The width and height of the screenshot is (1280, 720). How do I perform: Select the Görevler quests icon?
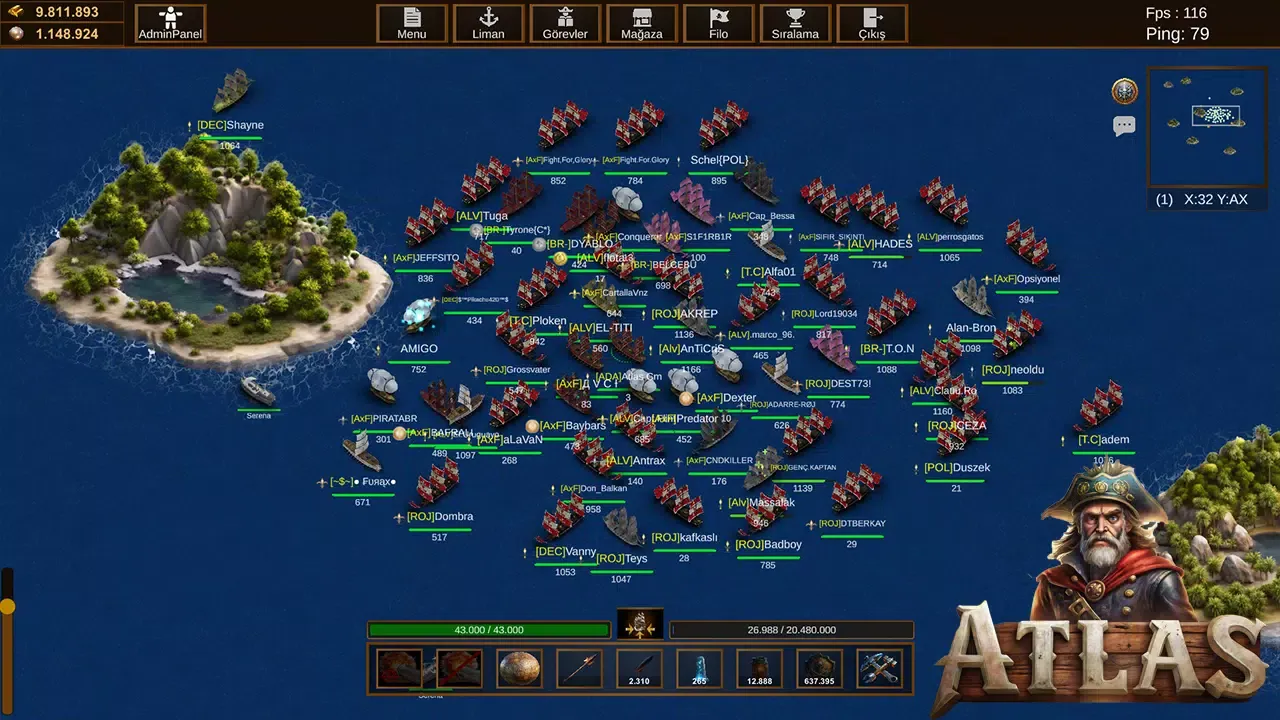click(x=565, y=22)
